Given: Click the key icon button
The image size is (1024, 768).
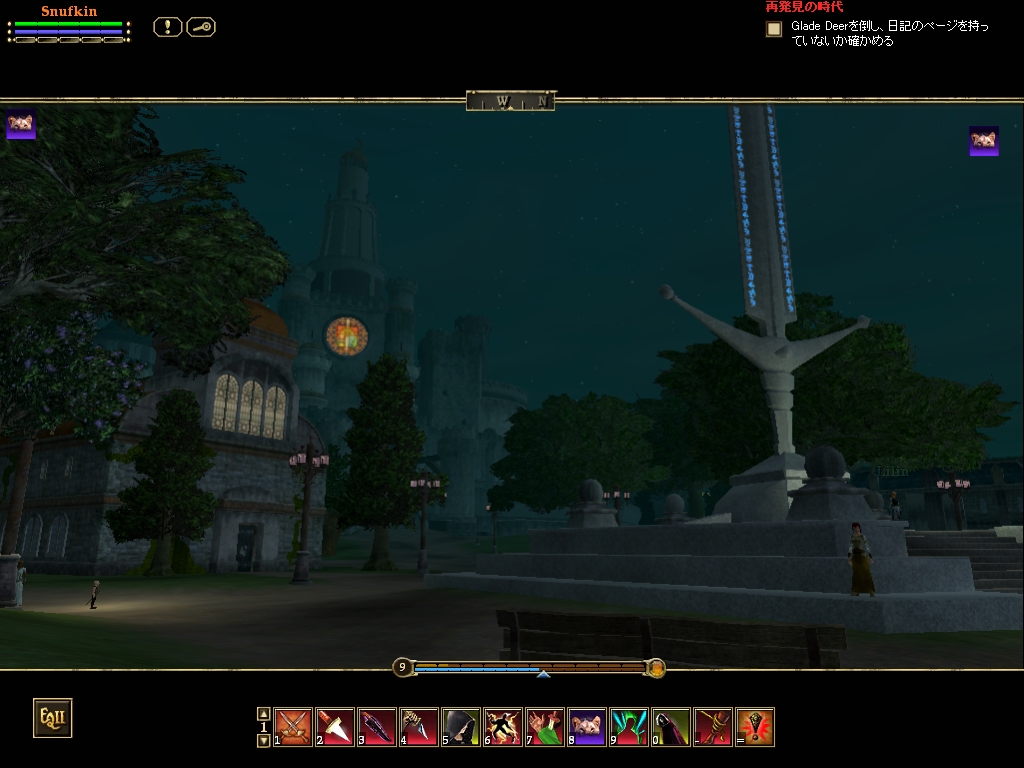Looking at the screenshot, I should (x=201, y=27).
